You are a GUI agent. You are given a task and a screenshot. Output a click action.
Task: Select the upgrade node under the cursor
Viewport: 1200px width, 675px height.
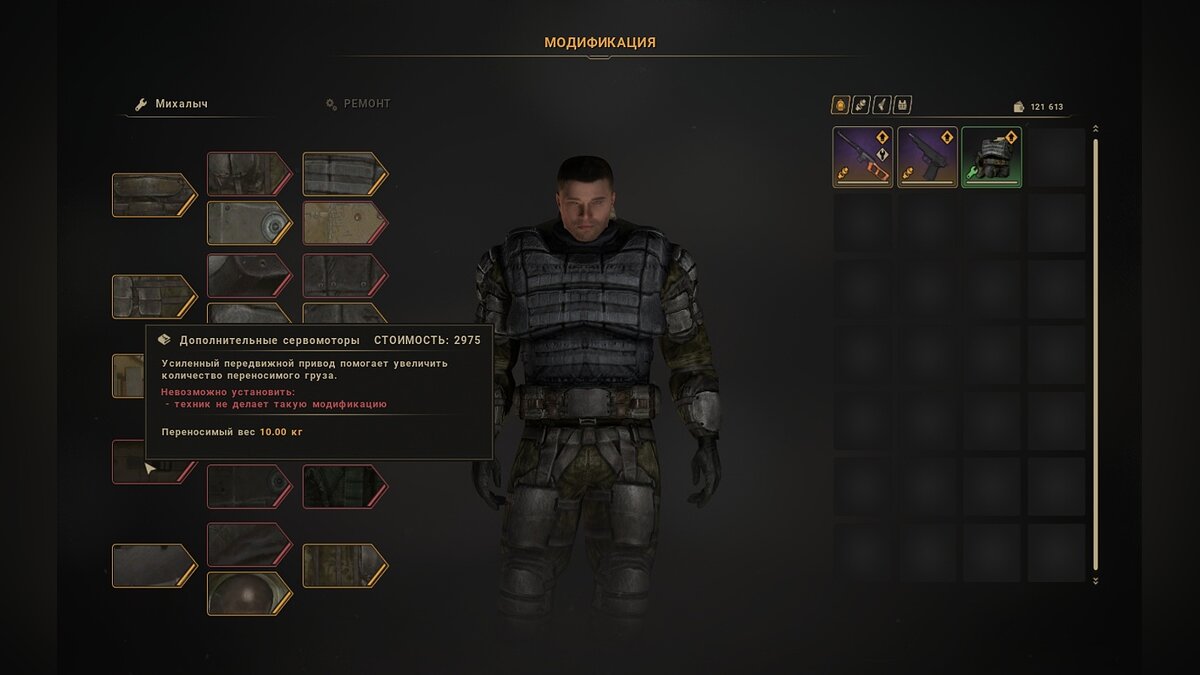click(x=151, y=463)
